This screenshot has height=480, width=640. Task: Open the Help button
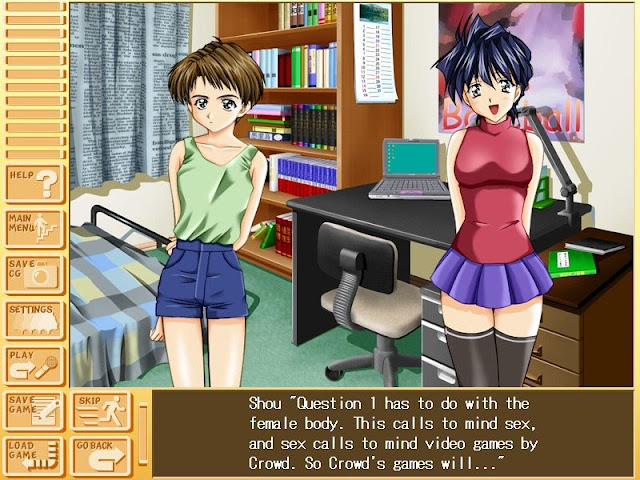pos(34,183)
